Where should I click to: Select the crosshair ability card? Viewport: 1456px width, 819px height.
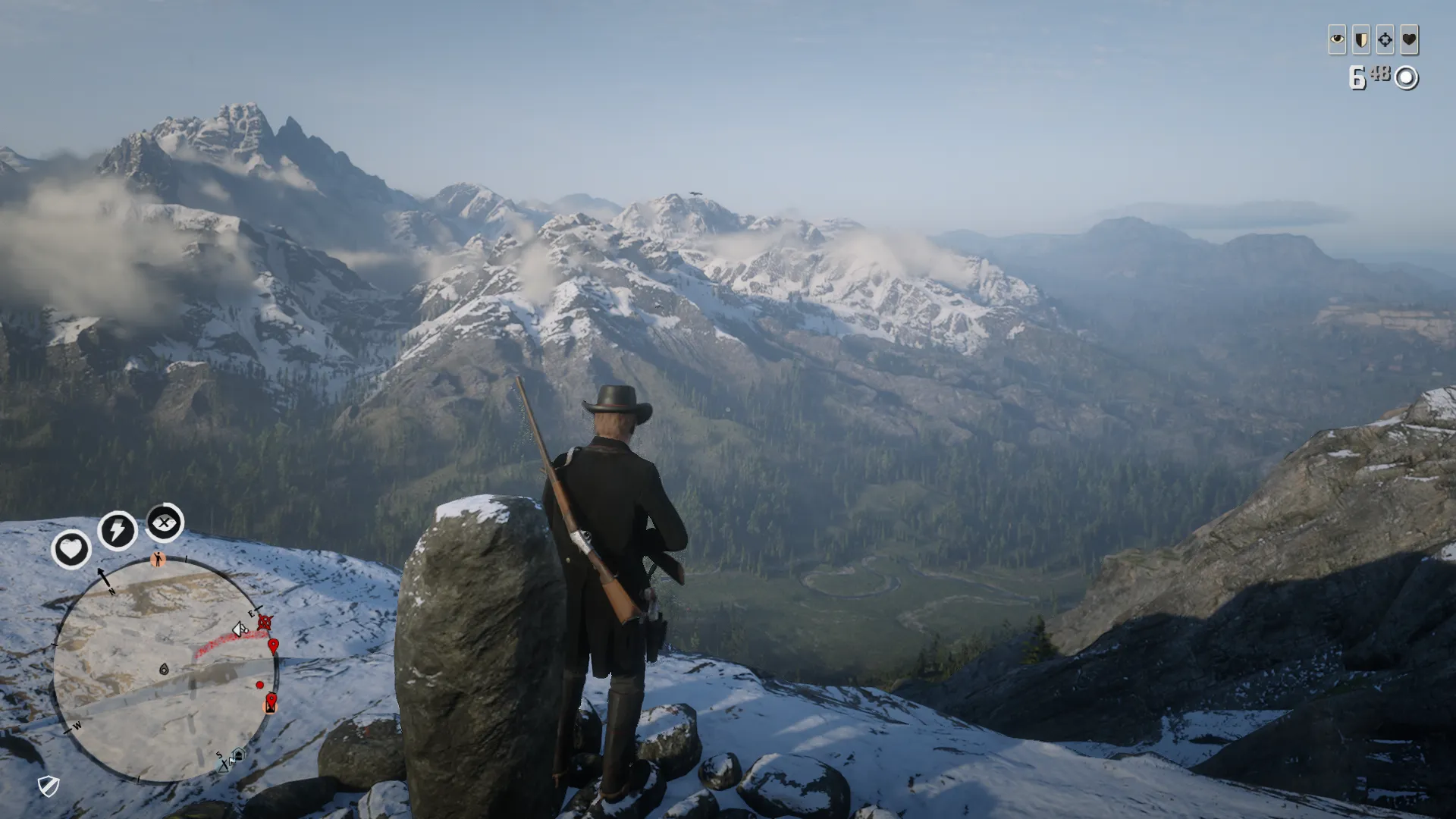click(x=1385, y=39)
